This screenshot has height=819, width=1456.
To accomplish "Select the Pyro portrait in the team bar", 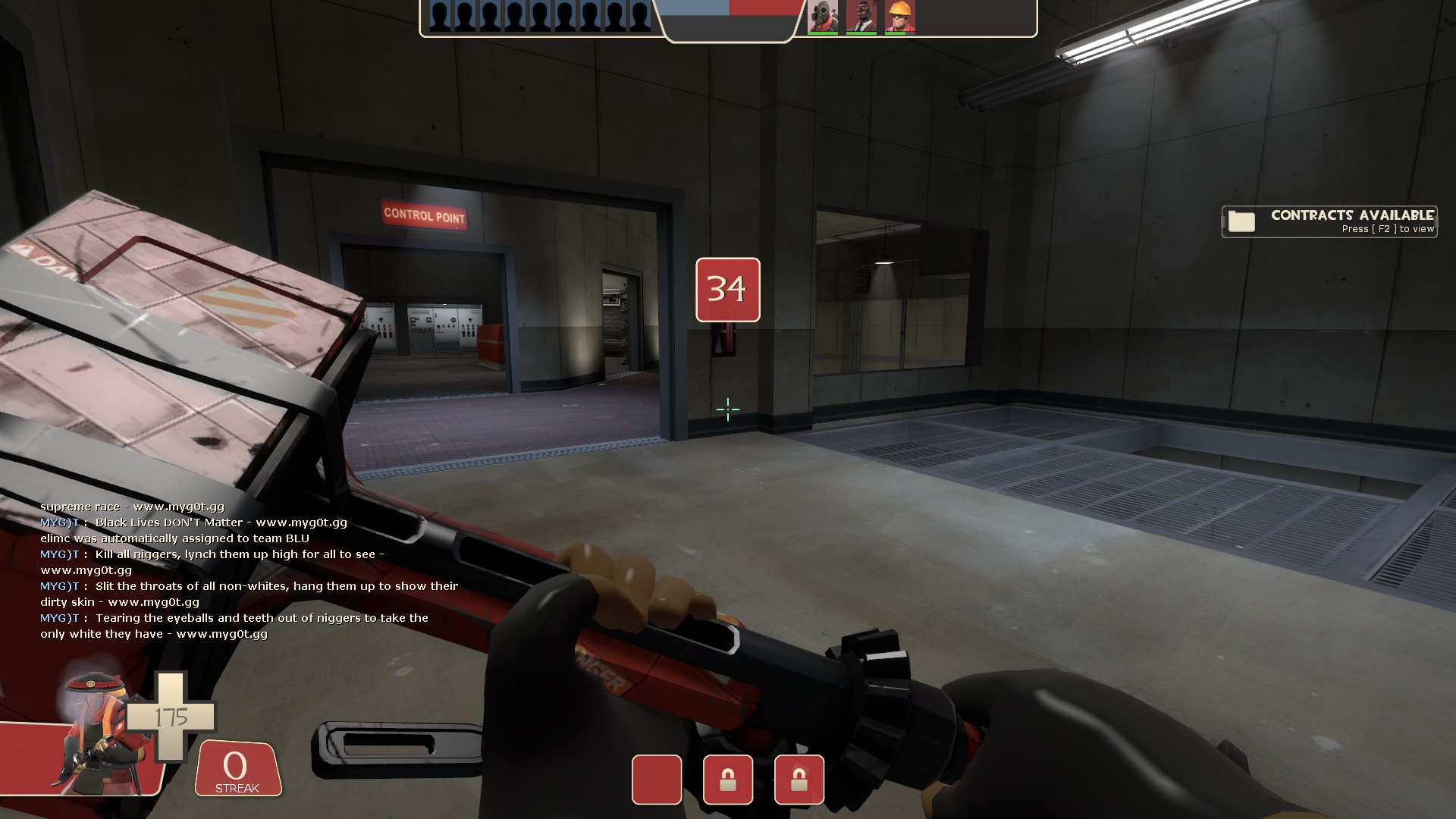I will click(823, 17).
